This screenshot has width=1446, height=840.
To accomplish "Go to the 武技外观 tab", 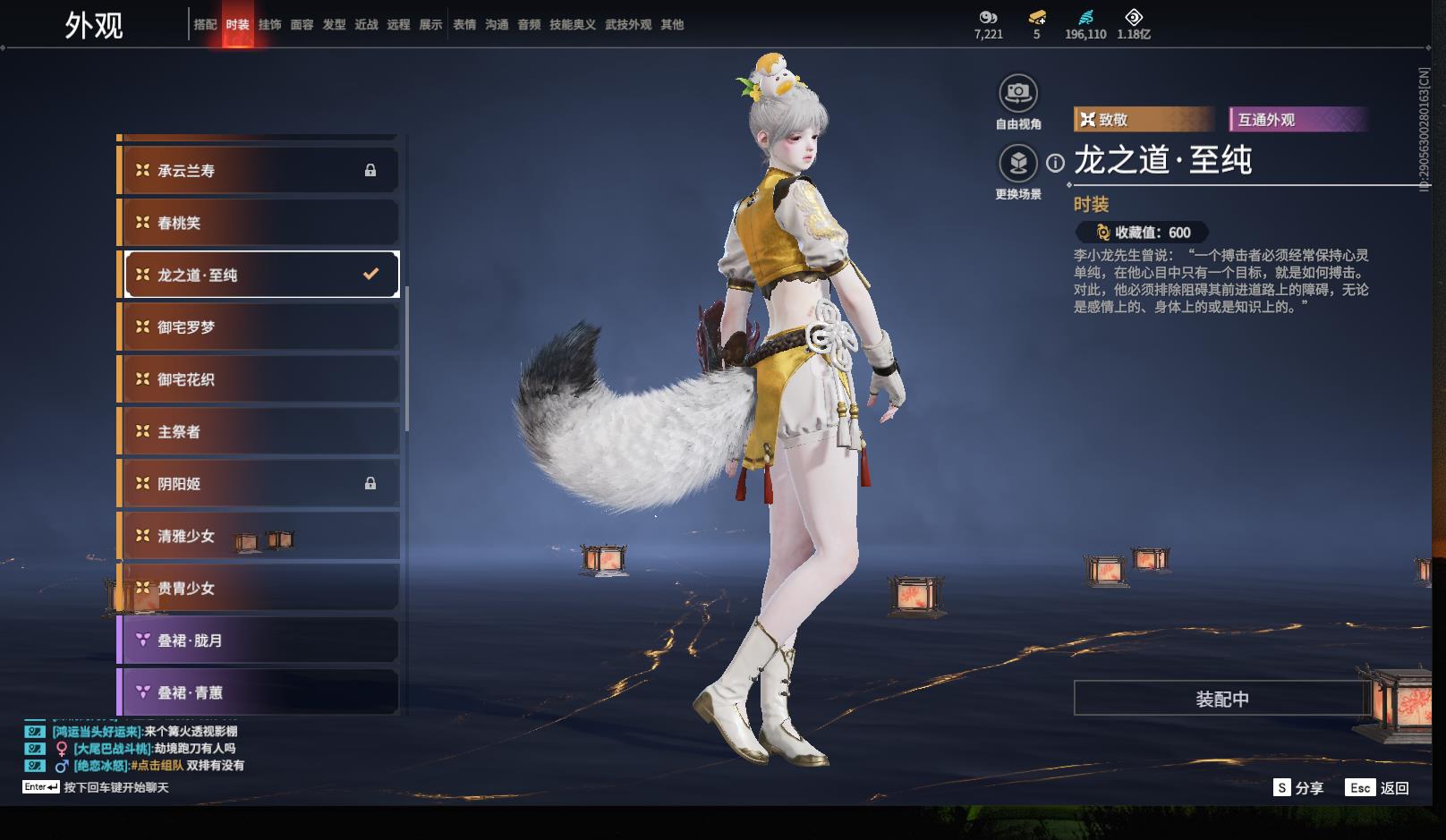I will click(x=627, y=25).
